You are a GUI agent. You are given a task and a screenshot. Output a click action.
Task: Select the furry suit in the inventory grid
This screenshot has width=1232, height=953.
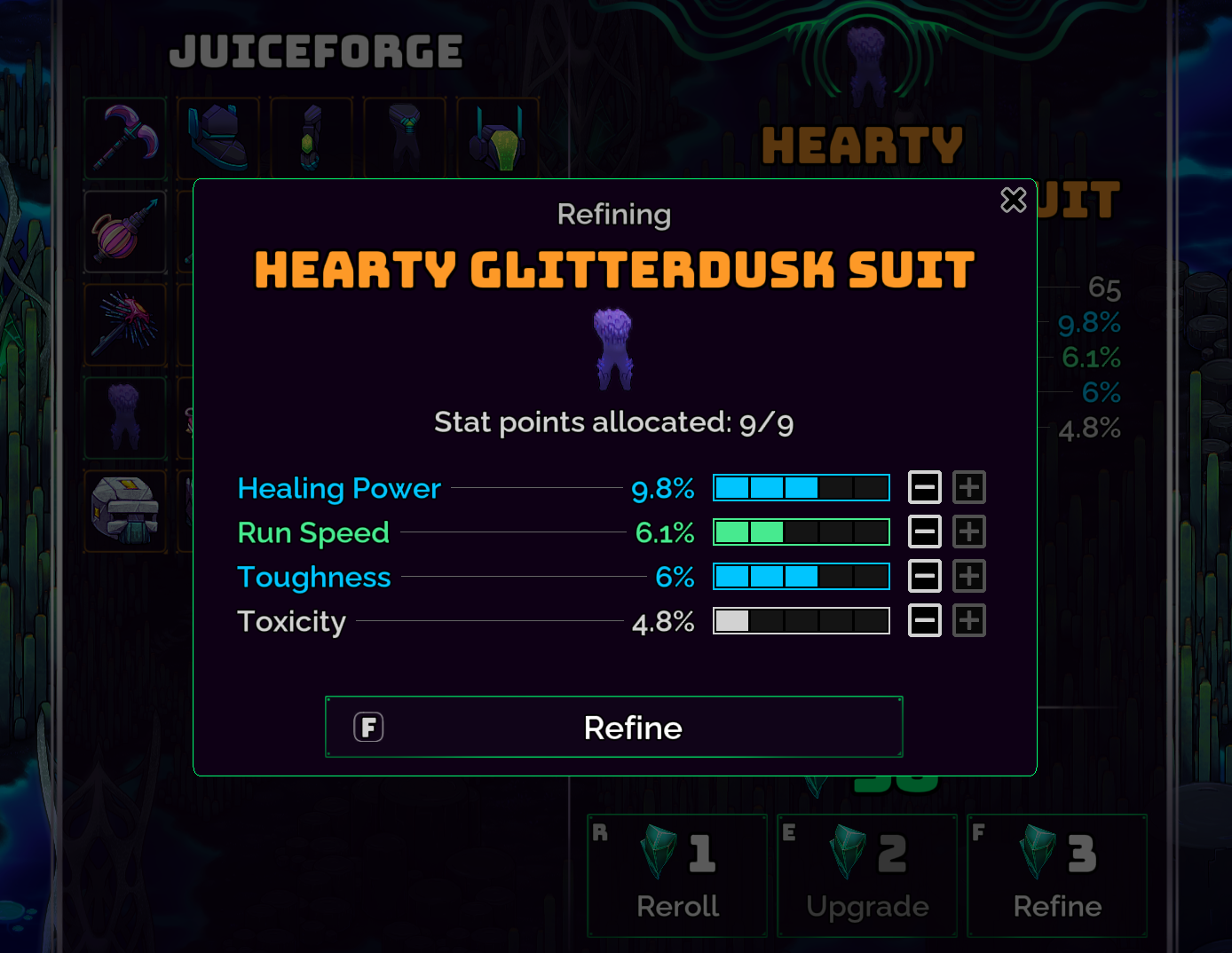[x=125, y=418]
